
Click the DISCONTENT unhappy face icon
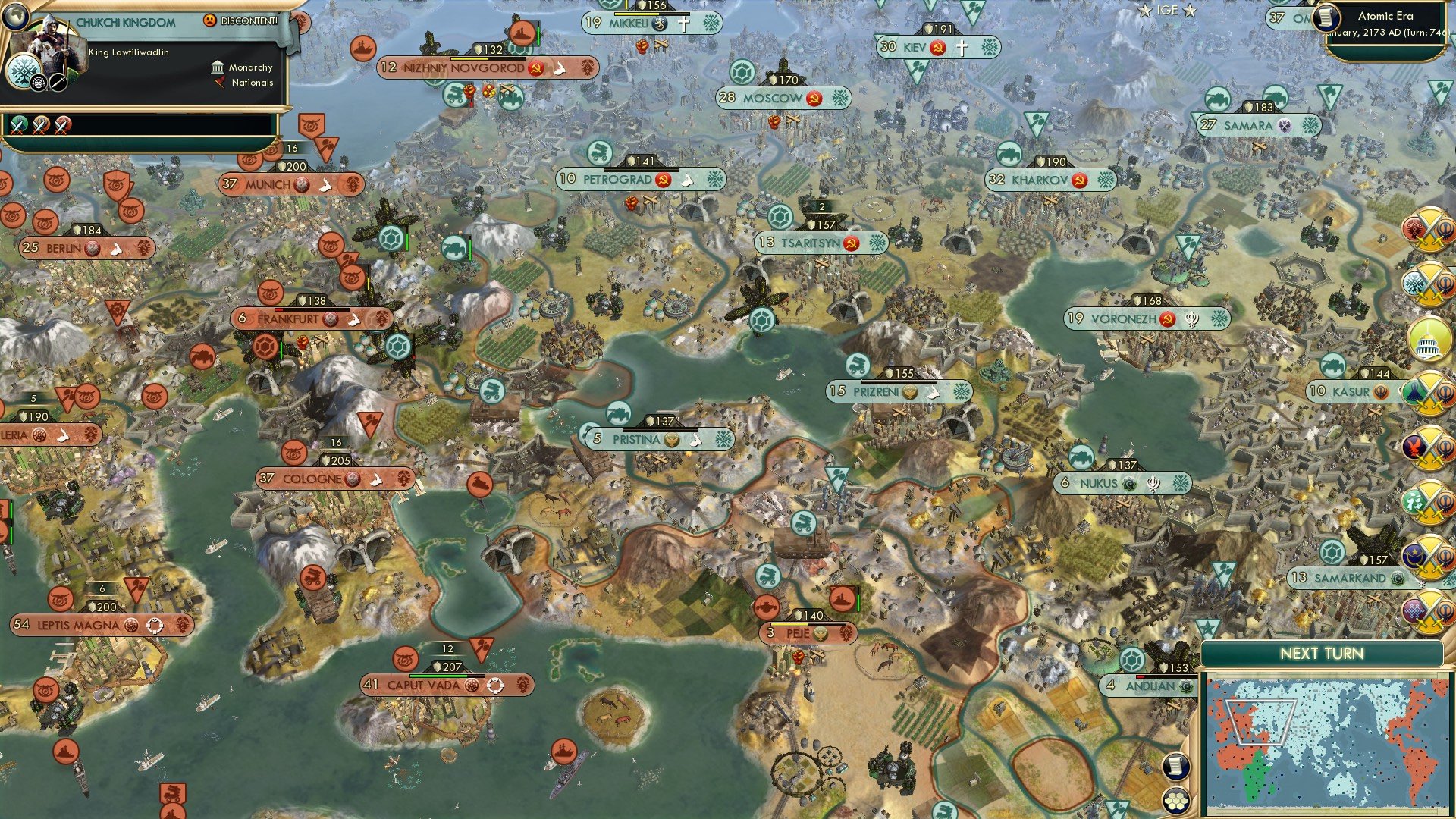tap(210, 21)
